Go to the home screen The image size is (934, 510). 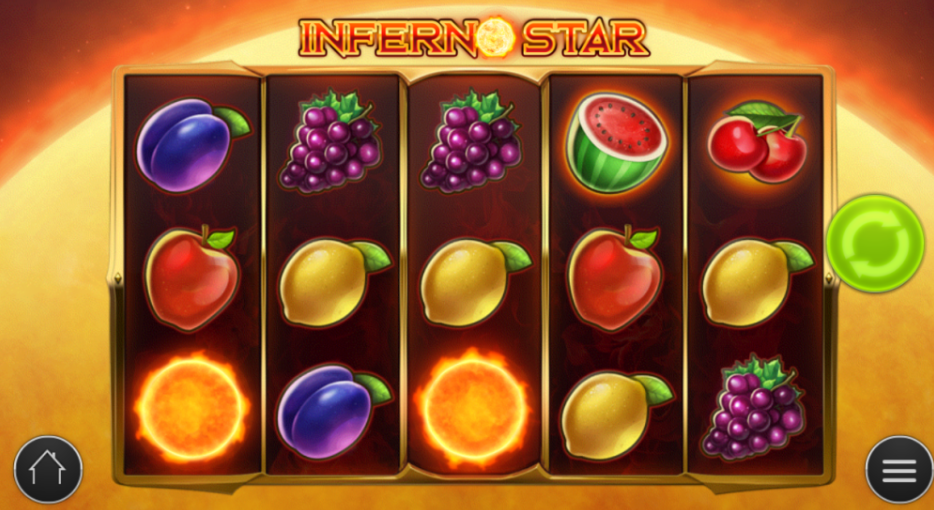pos(48,469)
